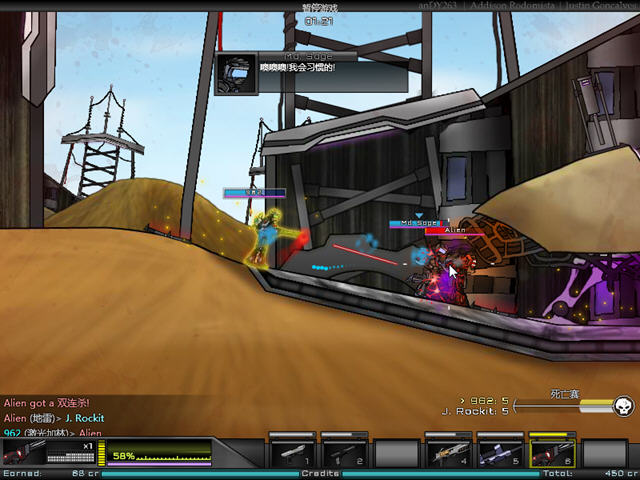This screenshot has height=480, width=640.
Task: Choose the highlighted weapon slot 6
Action: point(552,451)
